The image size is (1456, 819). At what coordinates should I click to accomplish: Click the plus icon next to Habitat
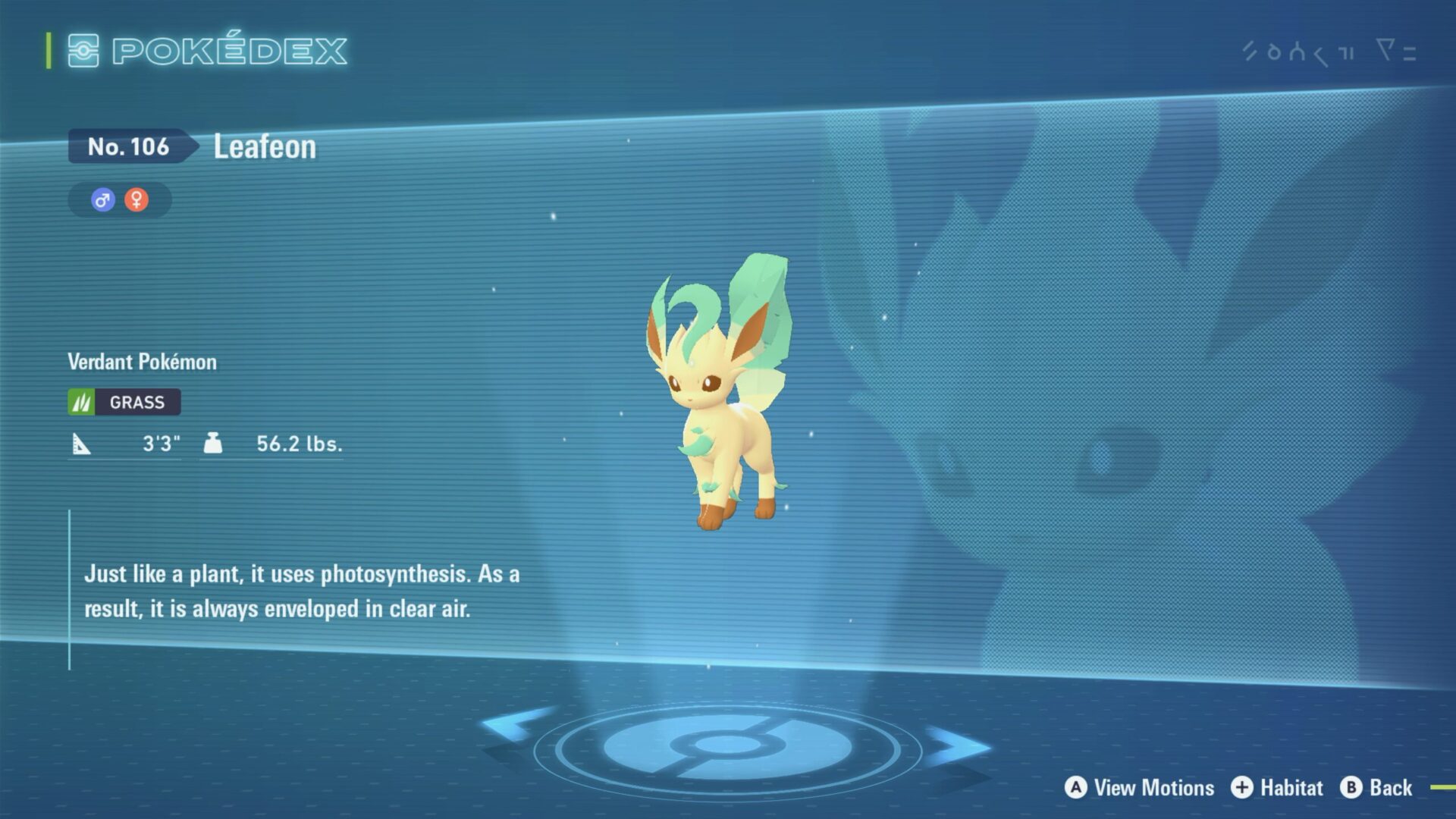(x=1242, y=787)
